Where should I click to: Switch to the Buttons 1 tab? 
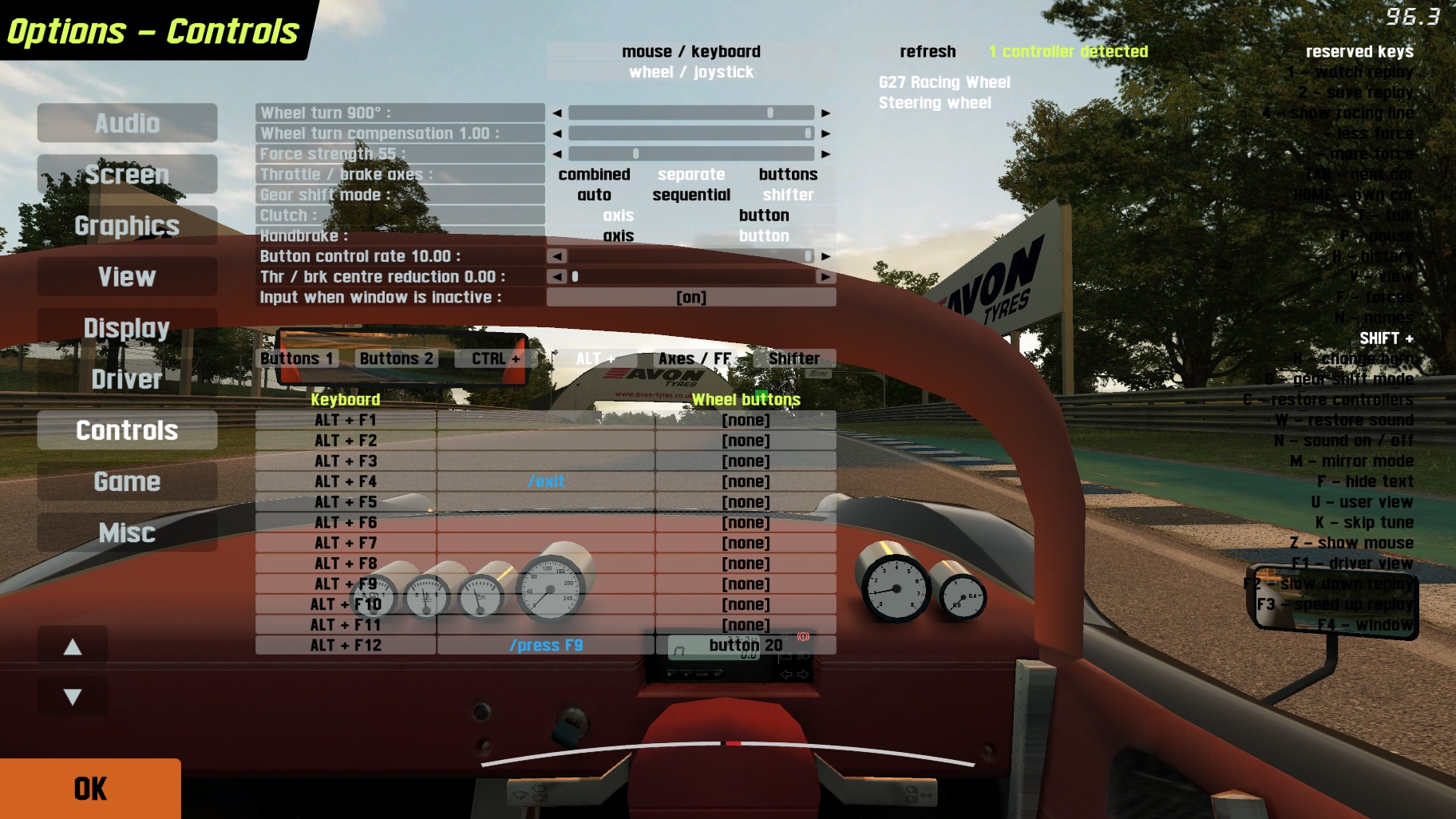pos(296,358)
